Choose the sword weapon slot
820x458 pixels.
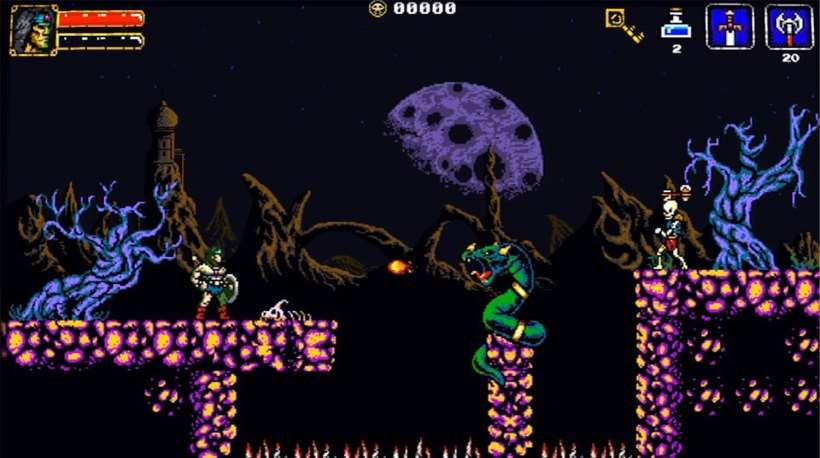[729, 26]
